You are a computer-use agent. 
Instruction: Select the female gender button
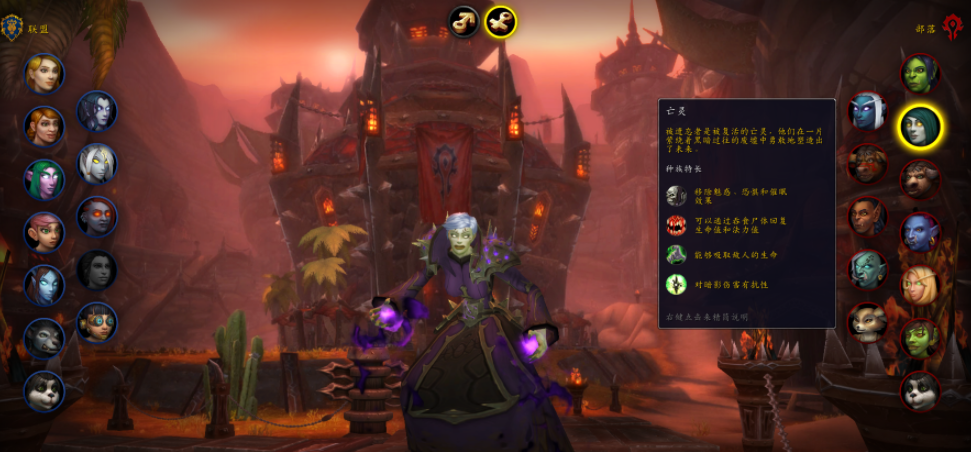tap(500, 21)
